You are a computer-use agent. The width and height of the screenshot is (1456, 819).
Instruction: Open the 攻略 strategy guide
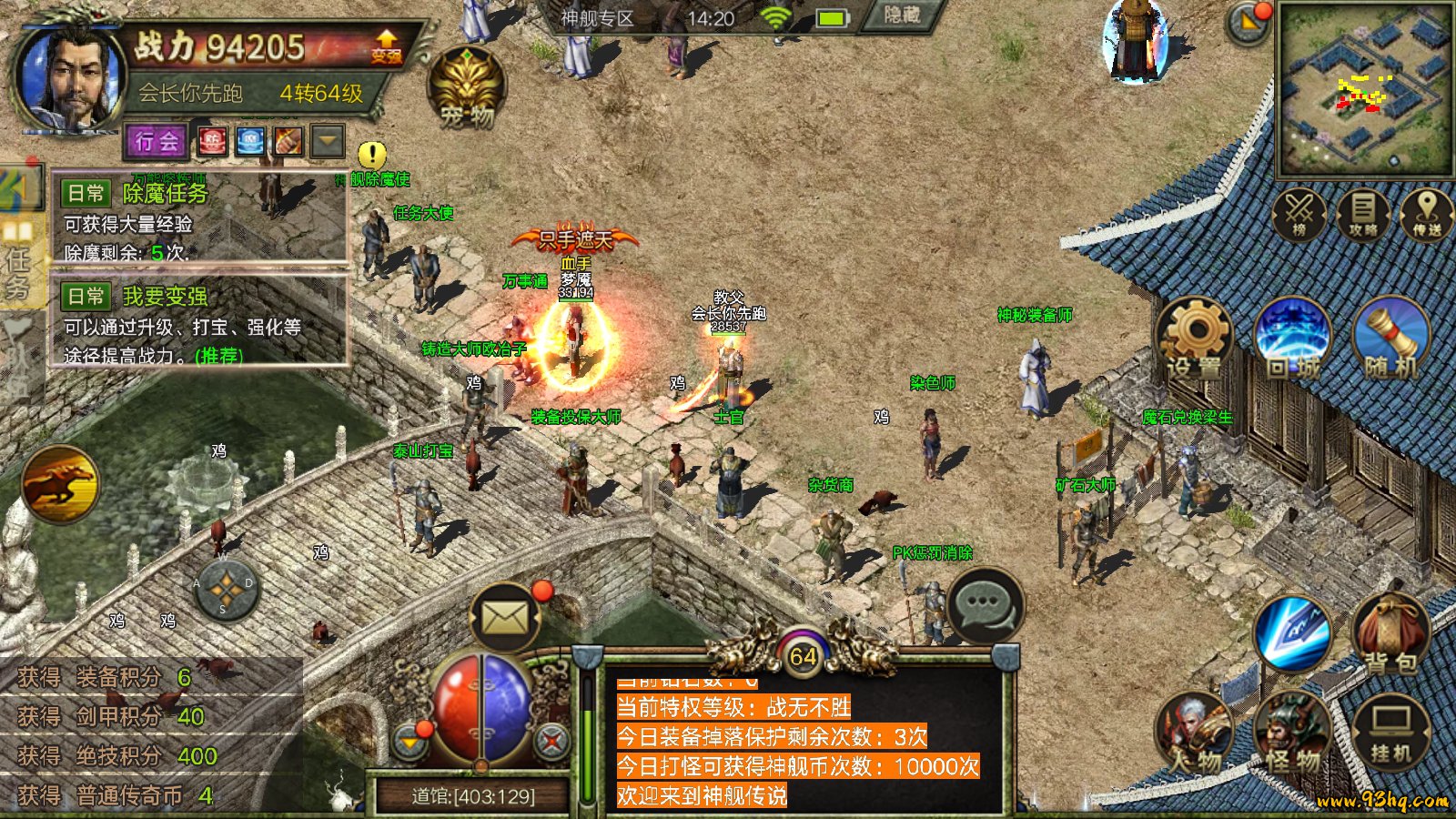(x=1362, y=215)
